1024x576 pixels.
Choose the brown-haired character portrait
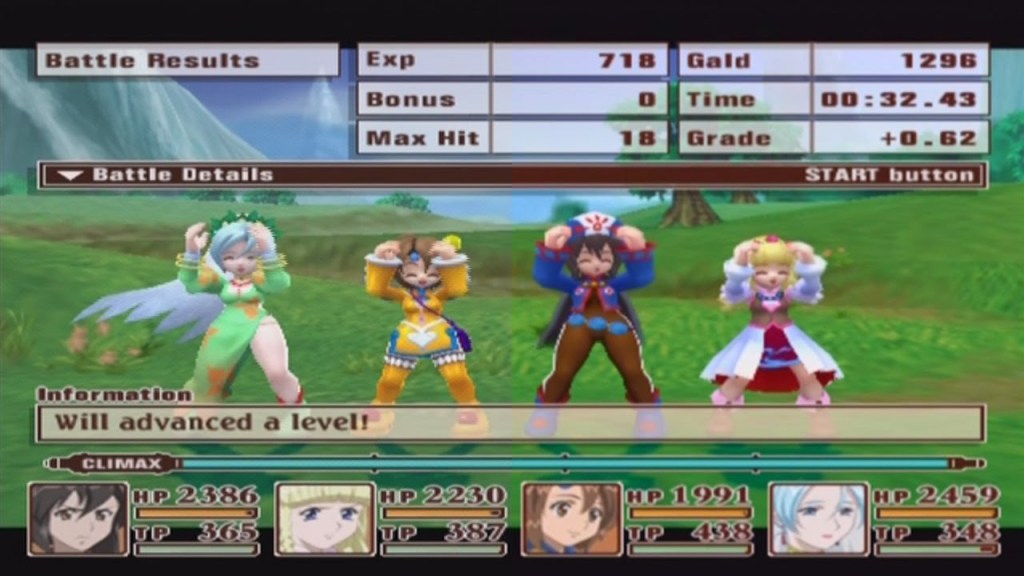click(572, 518)
